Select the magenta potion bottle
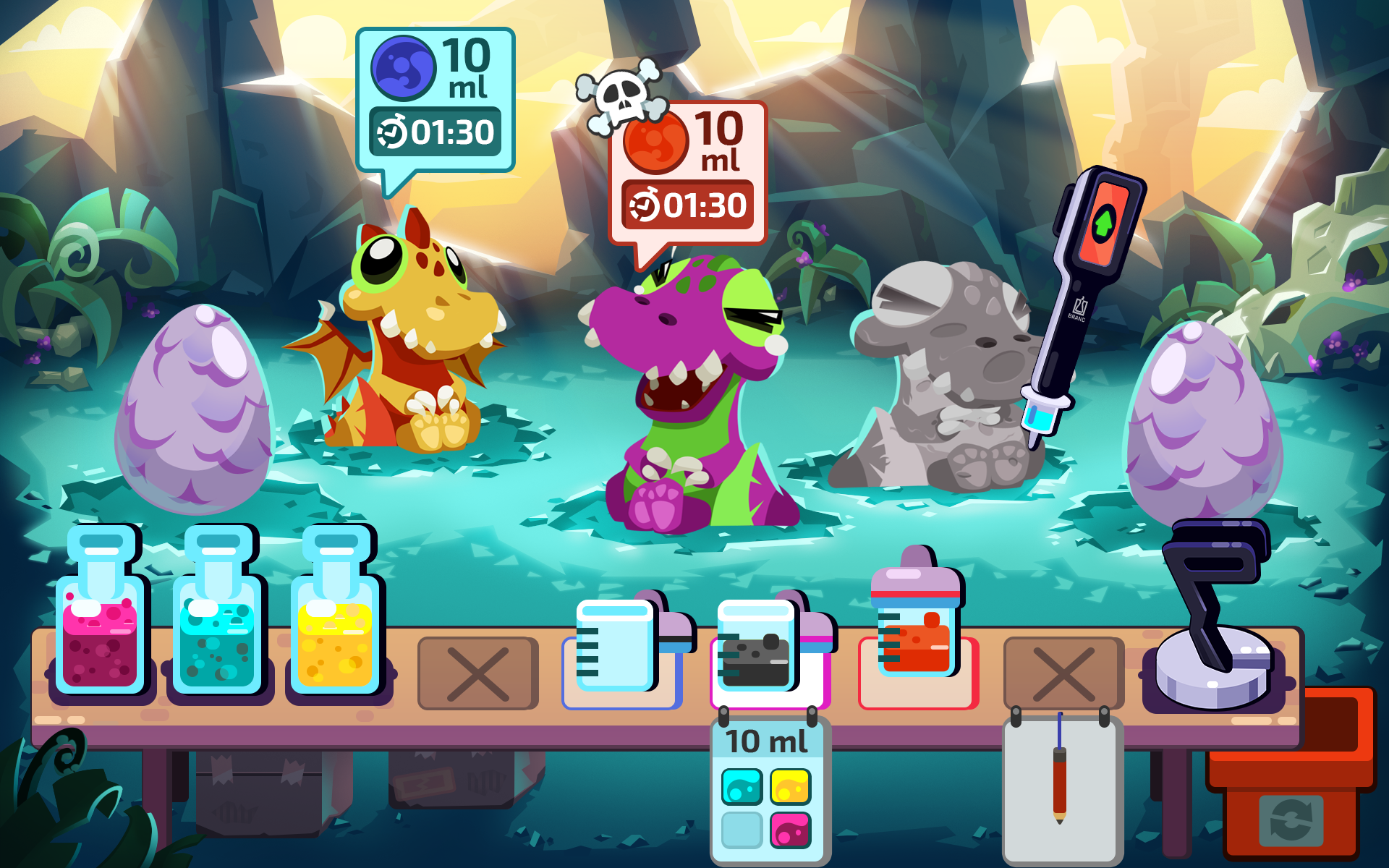The width and height of the screenshot is (1389, 868). coord(100,621)
